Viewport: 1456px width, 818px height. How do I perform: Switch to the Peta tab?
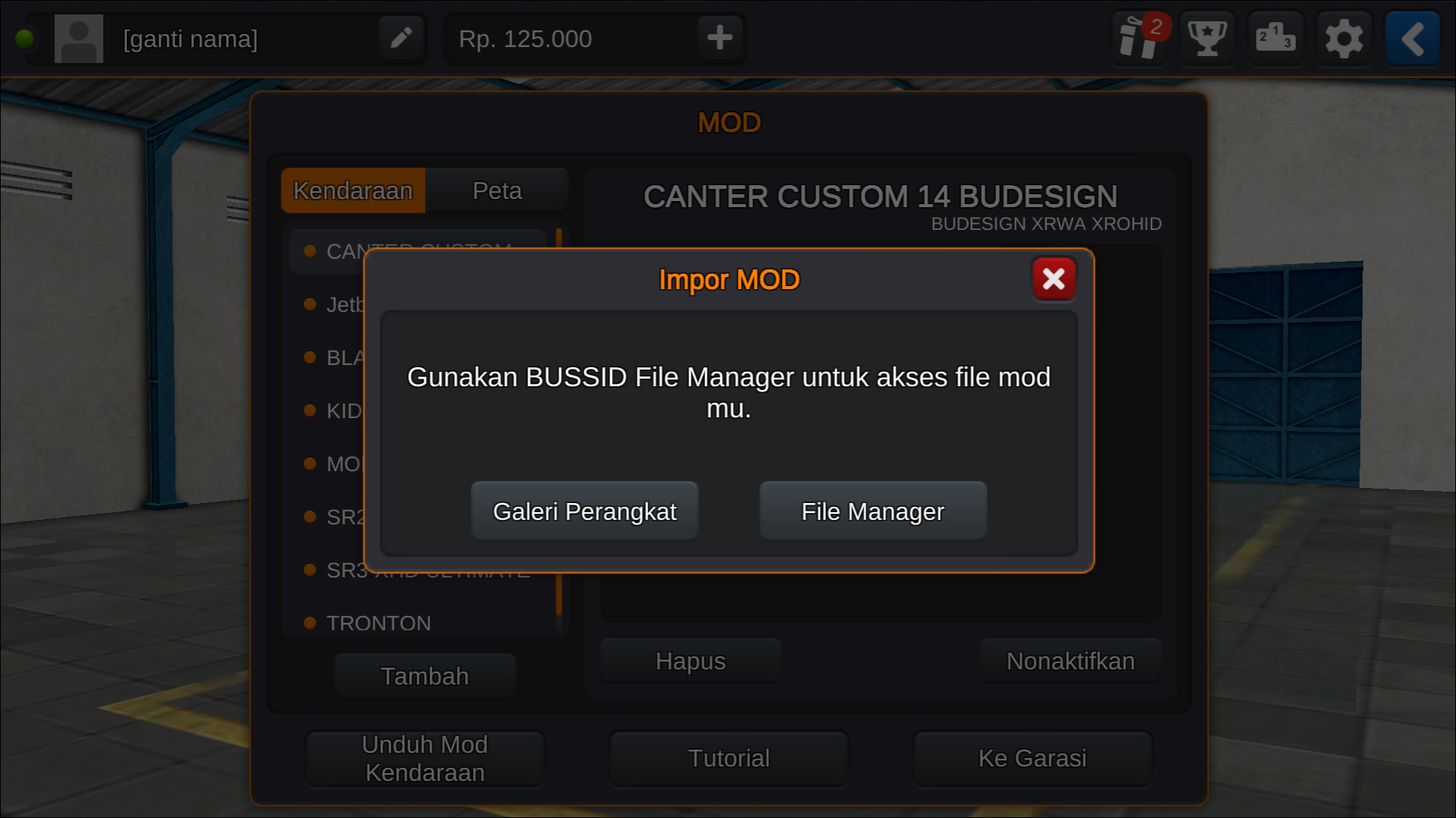point(497,190)
